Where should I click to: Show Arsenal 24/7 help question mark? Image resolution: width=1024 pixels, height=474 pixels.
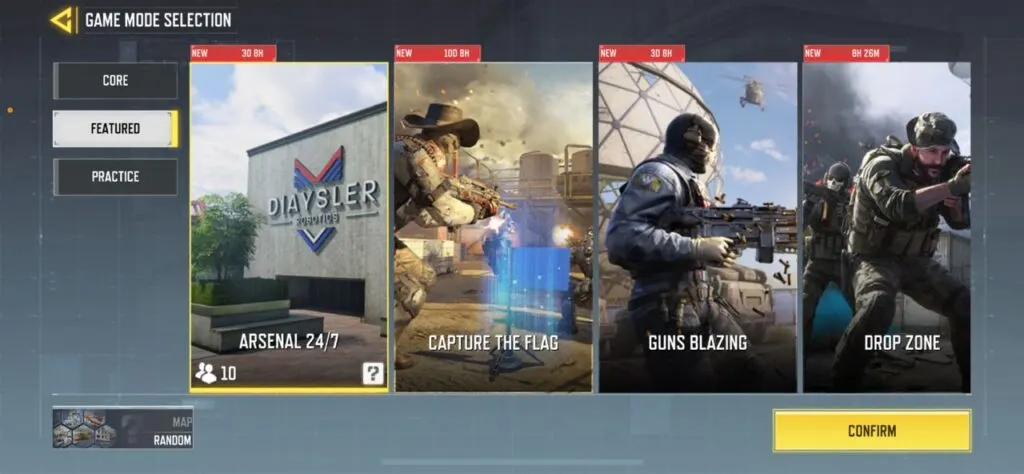373,374
